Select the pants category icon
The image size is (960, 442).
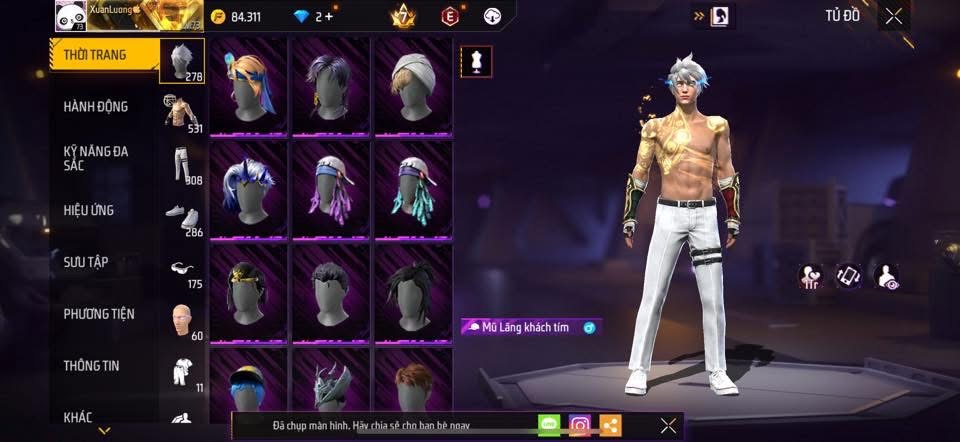(x=182, y=164)
